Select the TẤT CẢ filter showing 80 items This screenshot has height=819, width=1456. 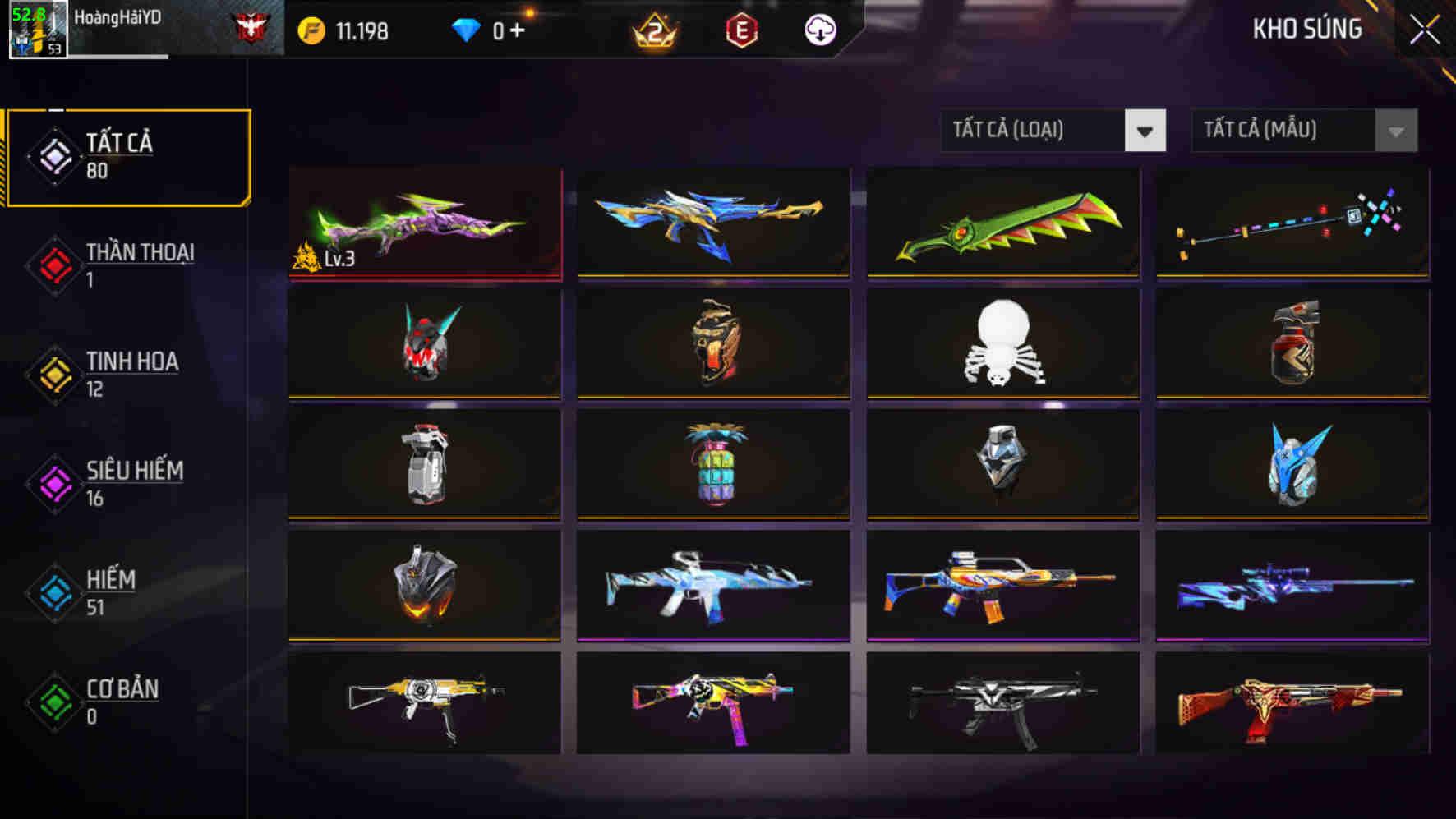coord(127,154)
